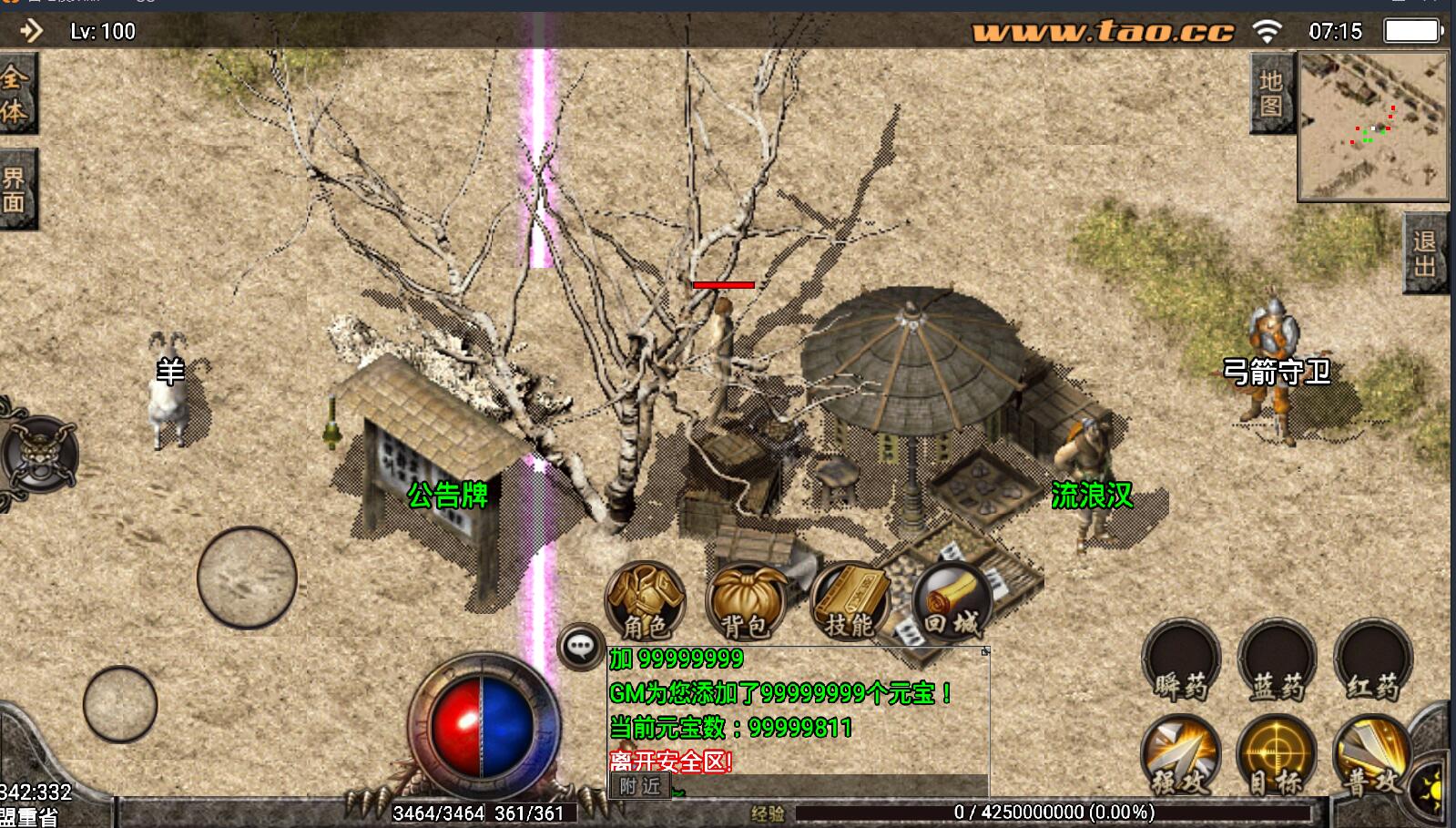Image resolution: width=1456 pixels, height=828 pixels.
Task: Open the 背包 inventory bag
Action: pos(747,601)
